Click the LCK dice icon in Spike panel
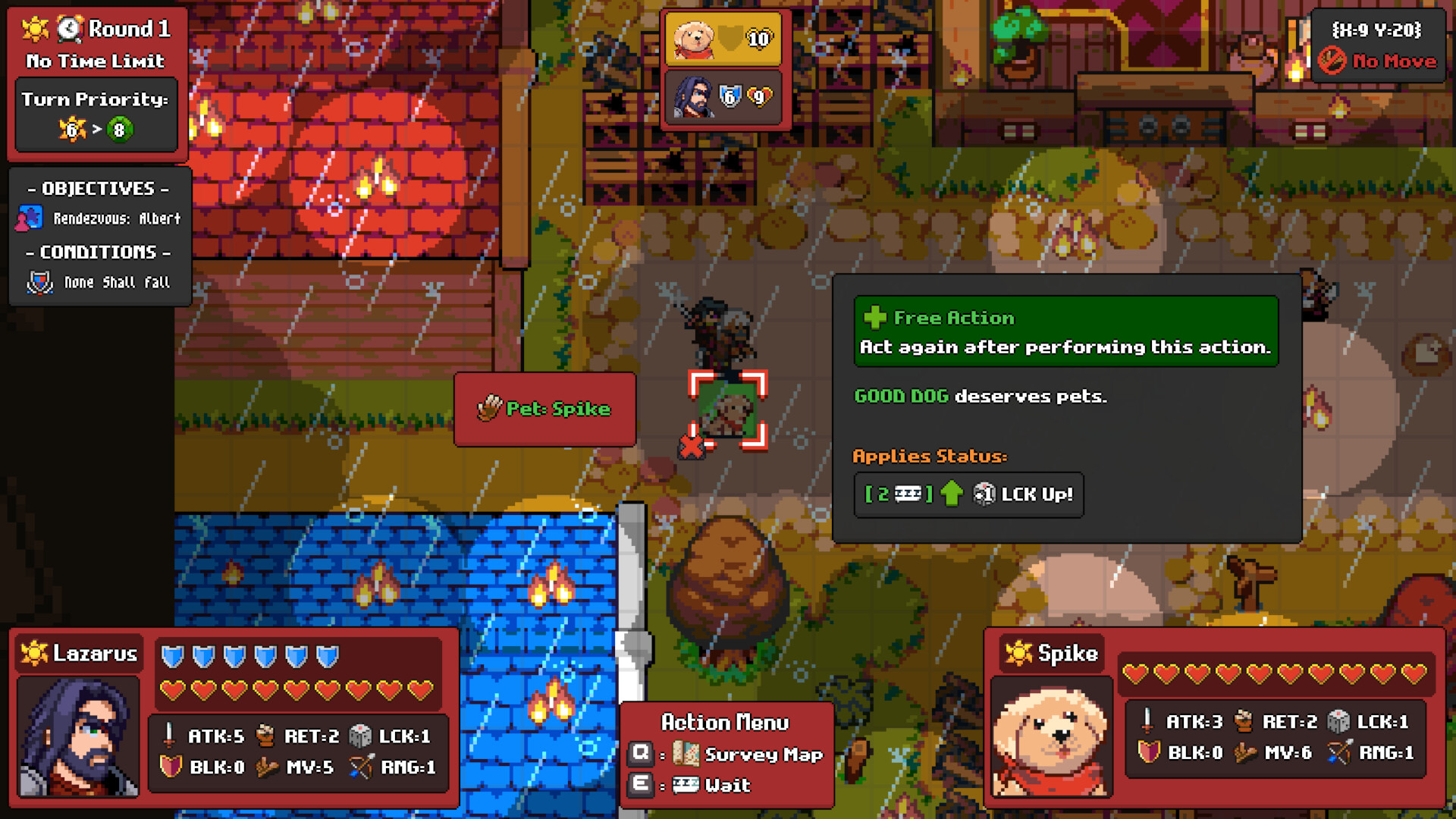The width and height of the screenshot is (1456, 819). point(1339,723)
